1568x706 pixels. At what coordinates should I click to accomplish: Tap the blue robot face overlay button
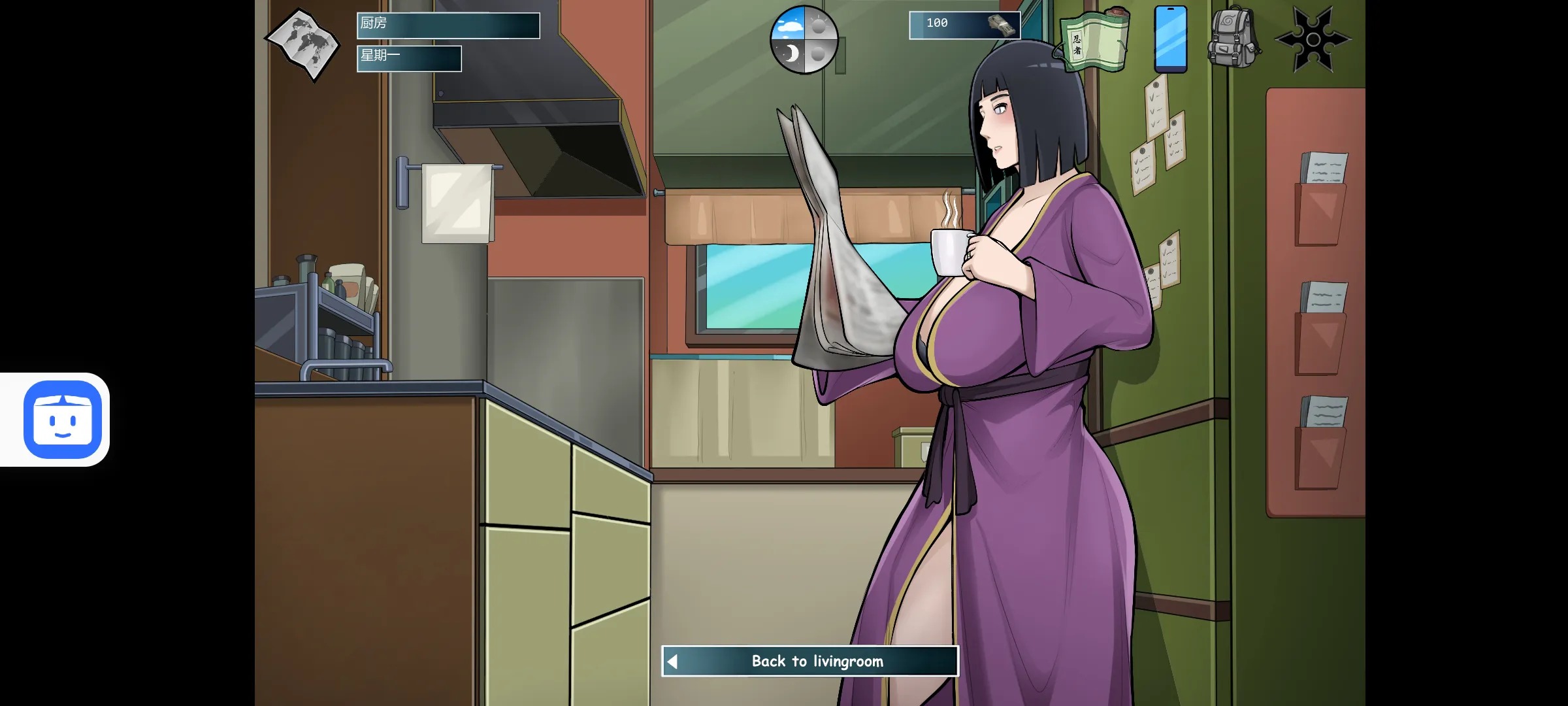(63, 419)
